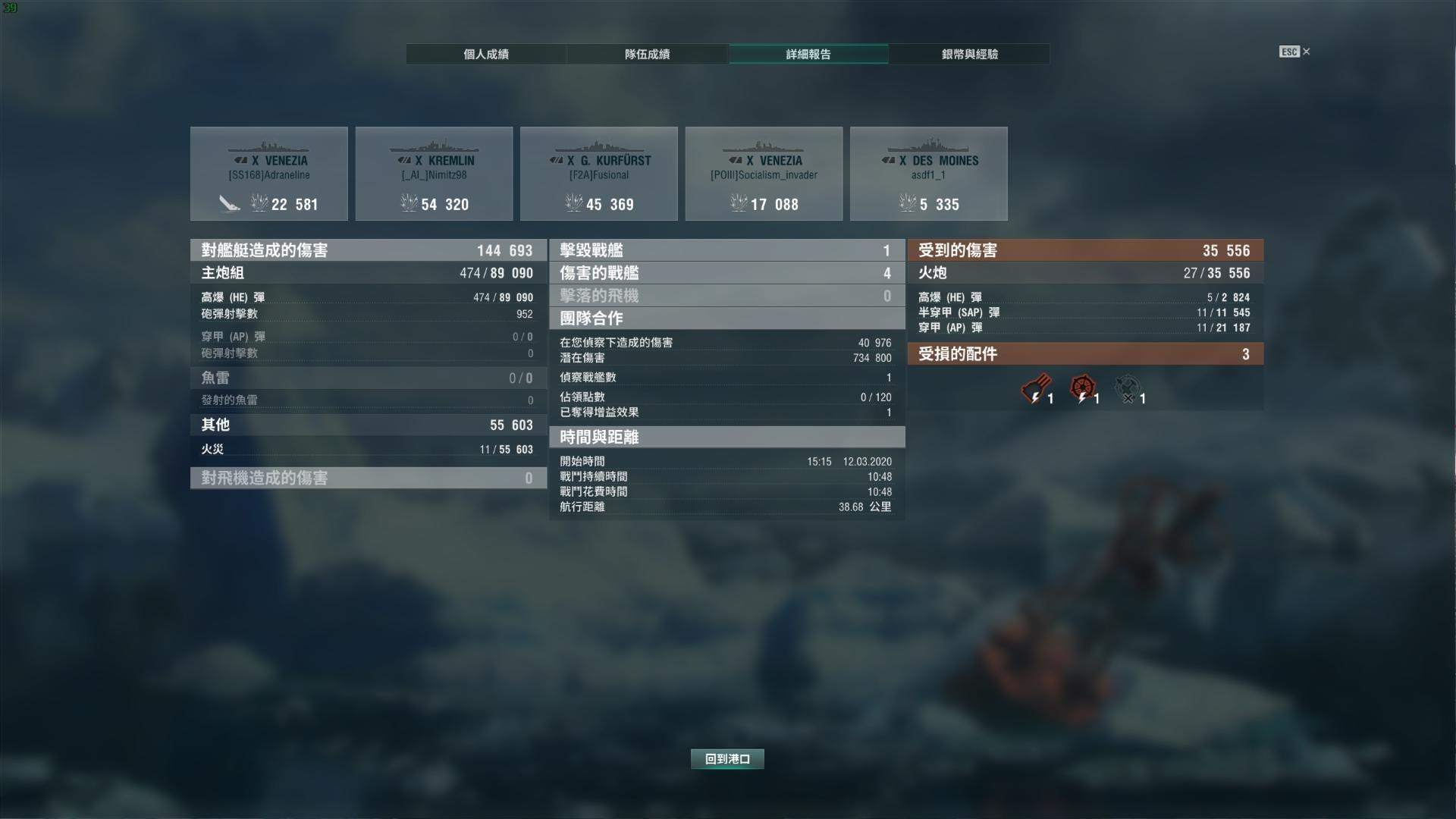This screenshot has width=1456, height=819.
Task: Click the explosion icon next to Kremlin's damage
Action: coord(409,203)
